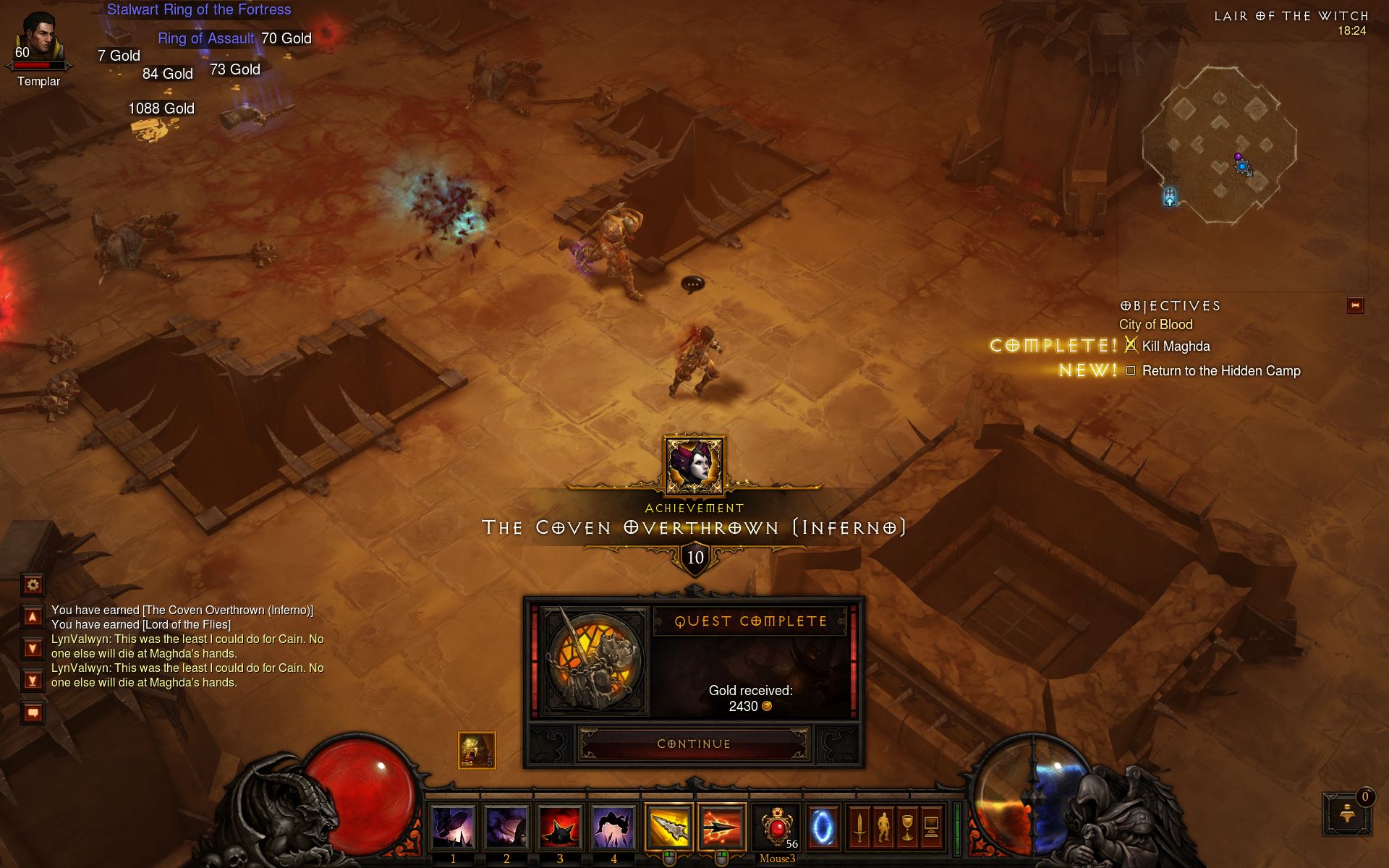Drink the red health potion

tap(776, 827)
